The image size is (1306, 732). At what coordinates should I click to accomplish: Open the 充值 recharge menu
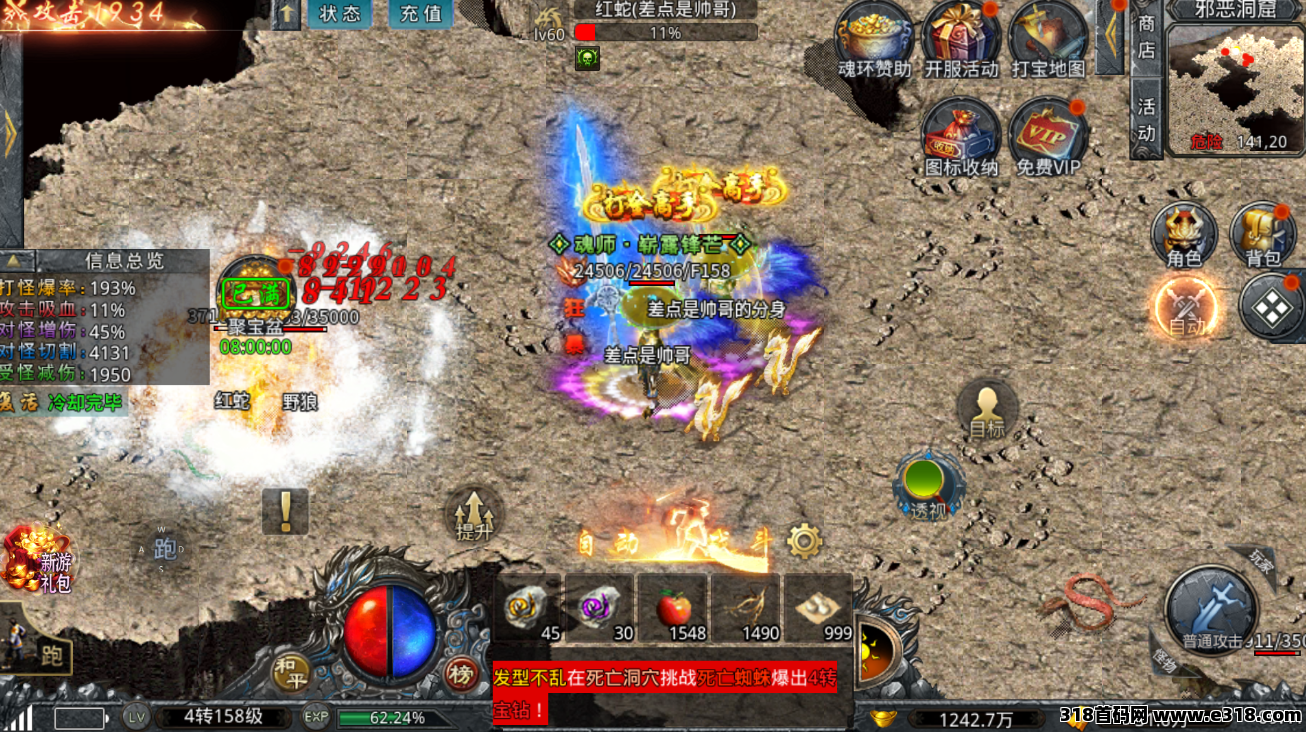[421, 14]
